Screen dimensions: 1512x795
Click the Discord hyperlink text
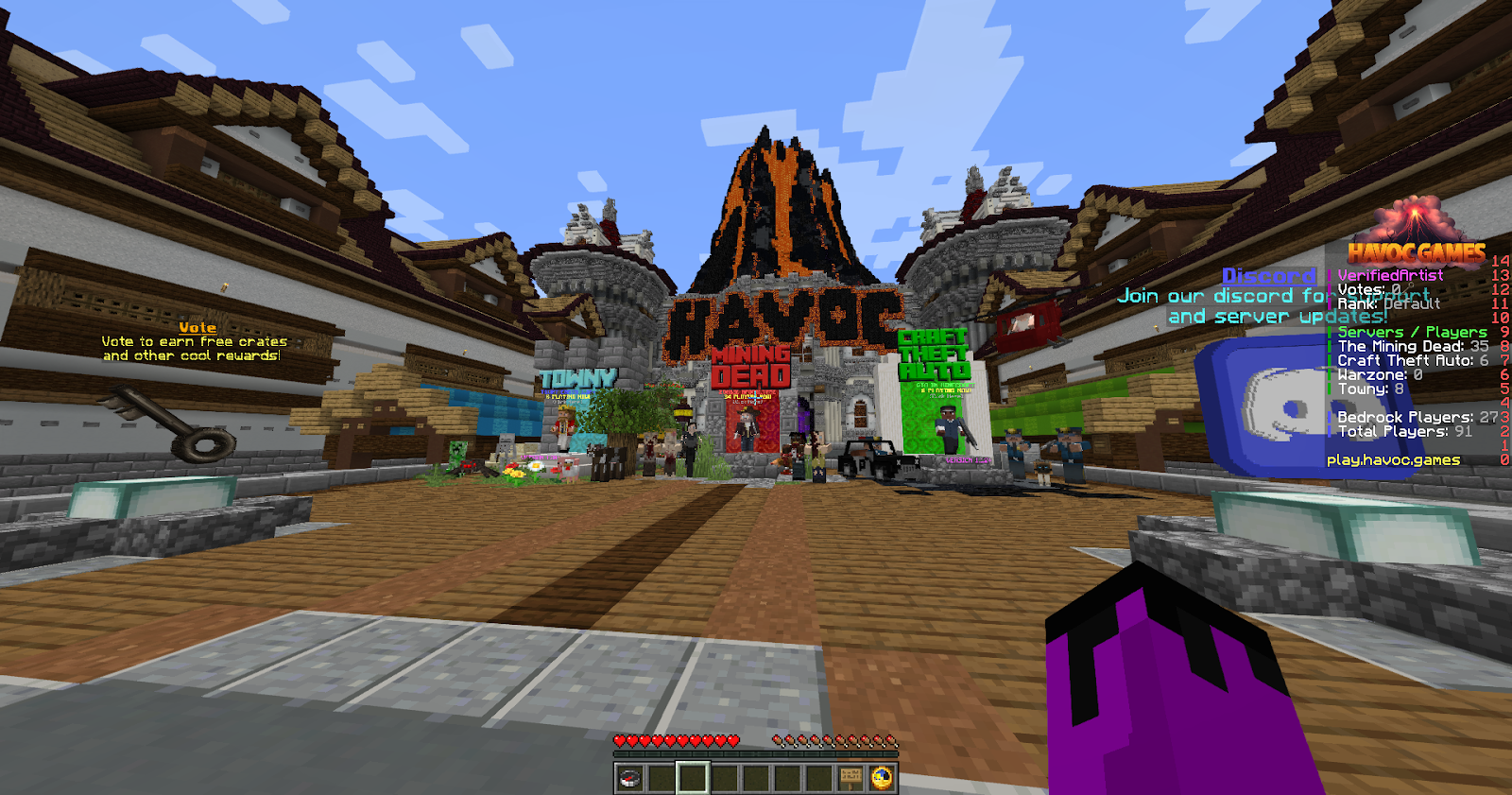click(x=1268, y=276)
